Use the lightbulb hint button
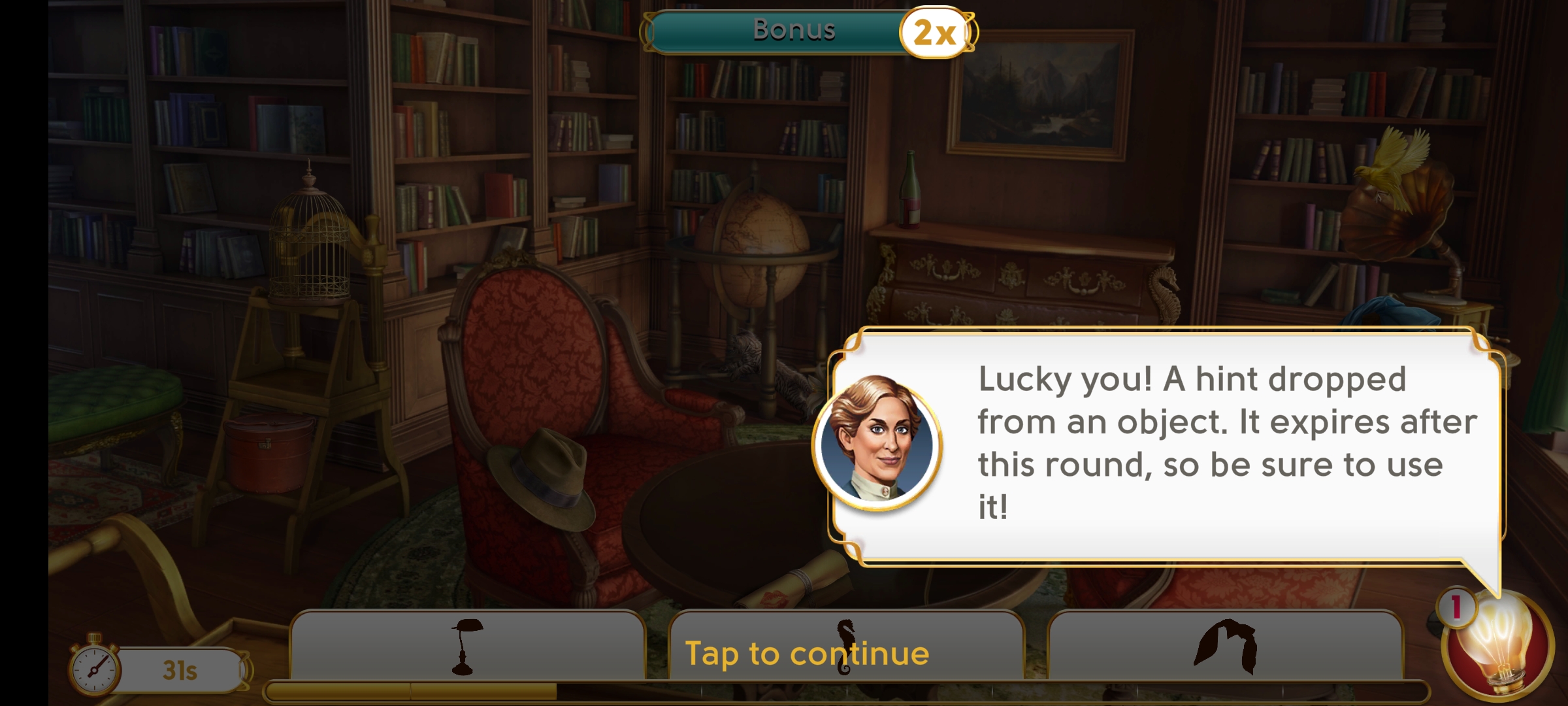This screenshot has width=1568, height=706. coord(1499,647)
